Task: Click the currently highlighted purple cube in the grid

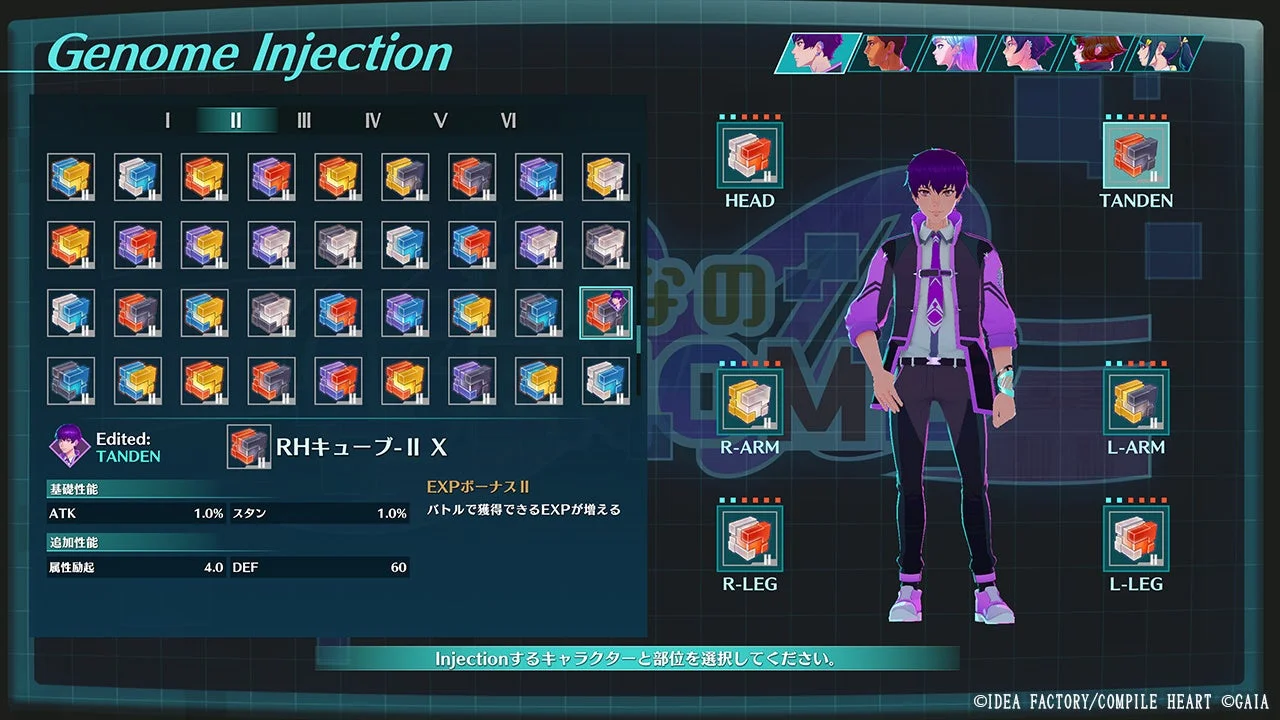Action: 605,312
